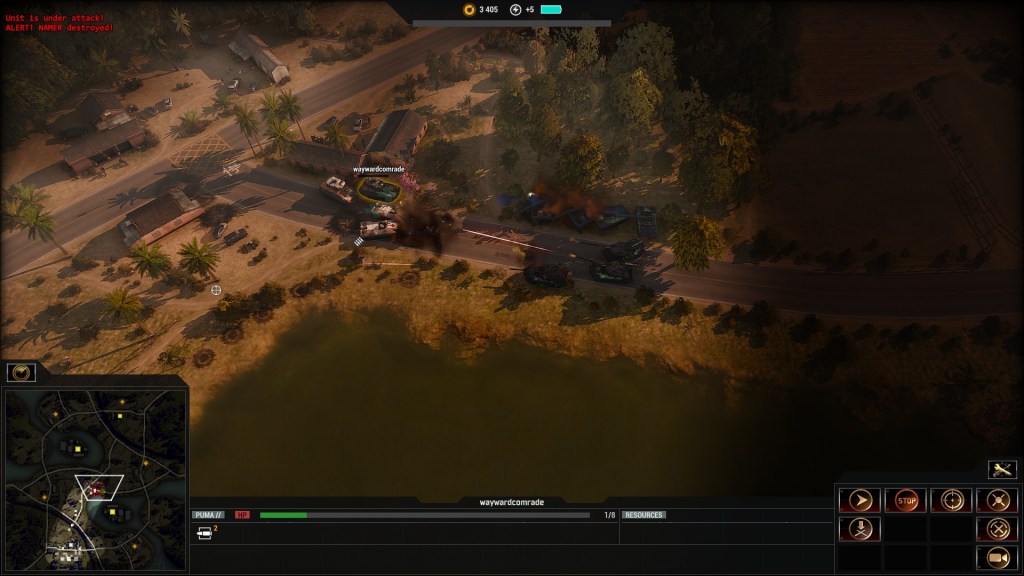Select the crosshair attack command
The height and width of the screenshot is (576, 1024).
point(951,500)
